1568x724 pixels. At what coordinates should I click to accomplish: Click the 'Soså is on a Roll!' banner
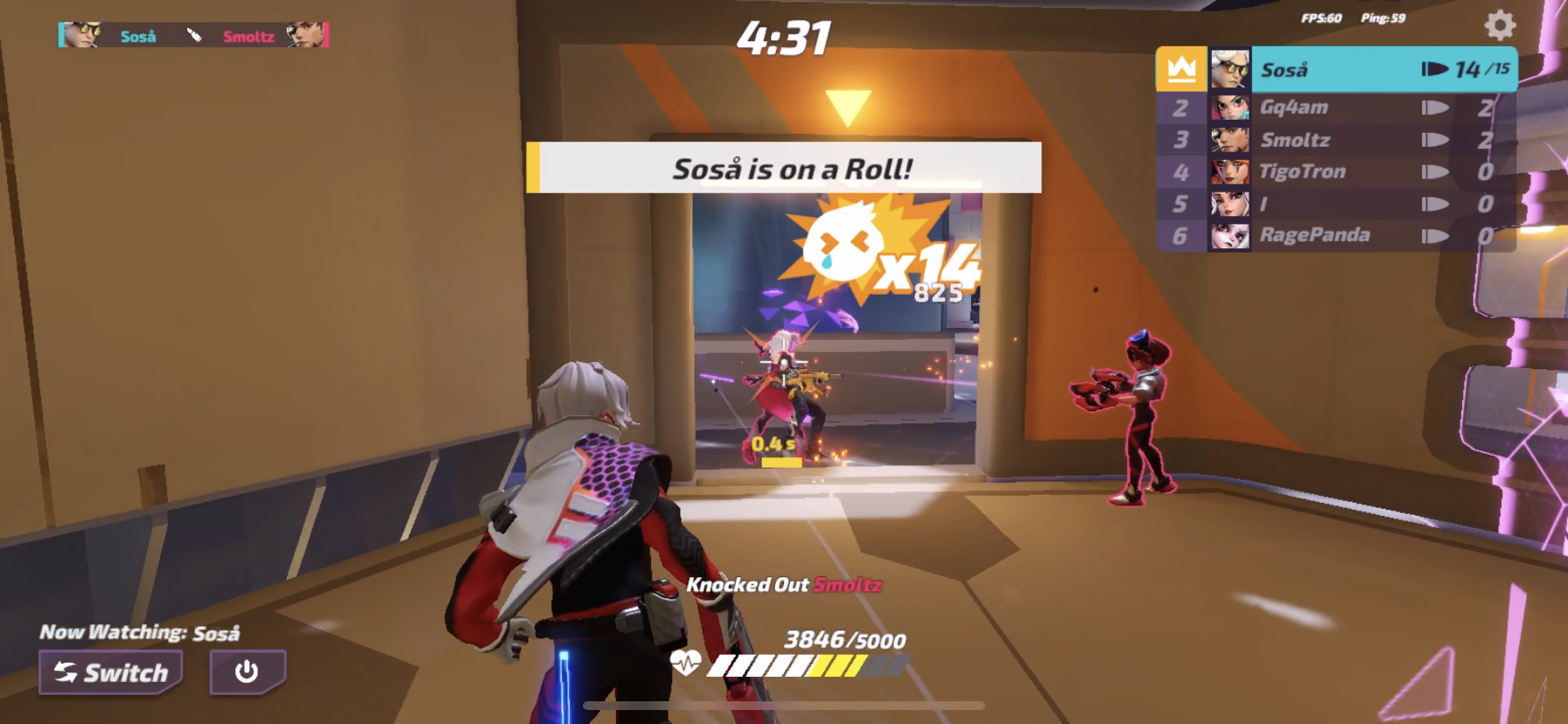click(783, 168)
